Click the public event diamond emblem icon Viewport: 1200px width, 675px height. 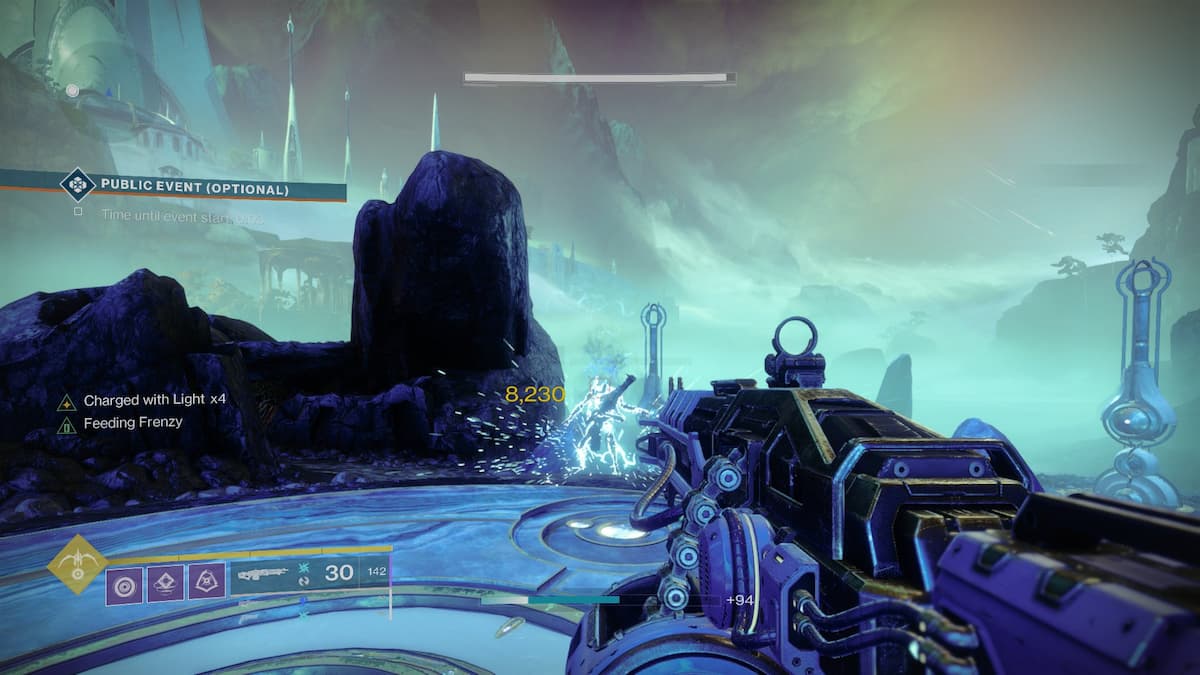tap(77, 186)
